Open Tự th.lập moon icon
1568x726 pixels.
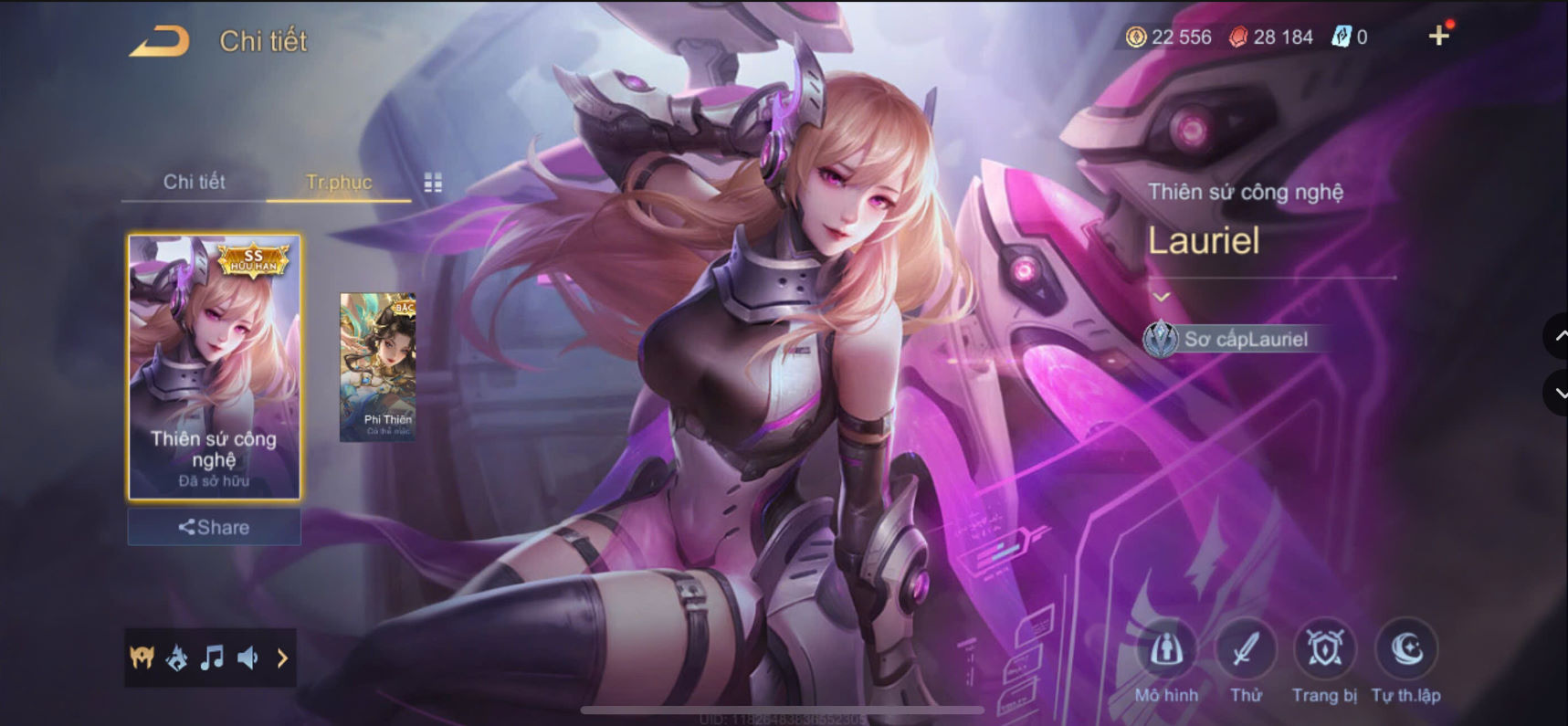1407,652
